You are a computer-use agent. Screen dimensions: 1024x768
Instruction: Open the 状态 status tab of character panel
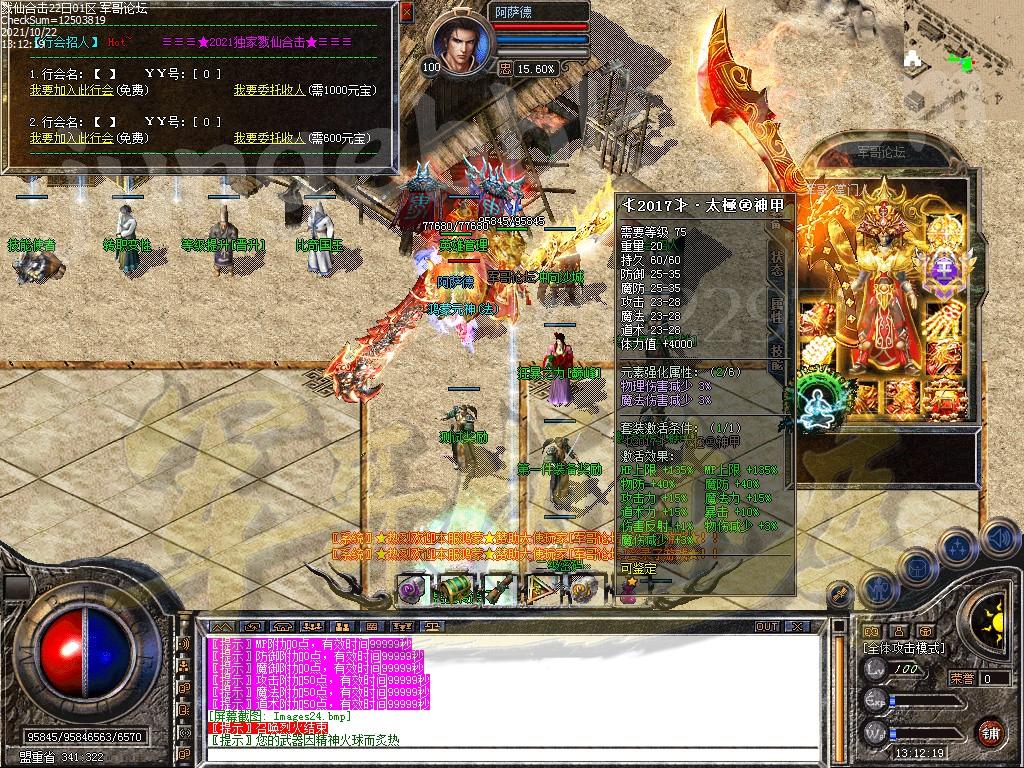(777, 264)
